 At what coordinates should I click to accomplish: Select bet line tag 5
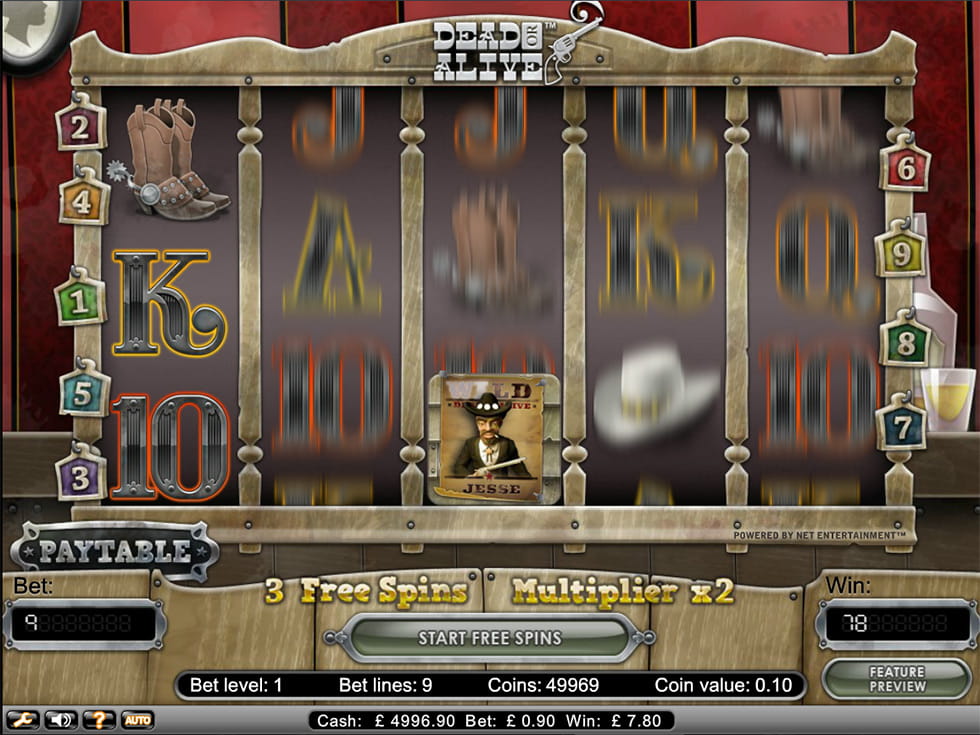coord(84,392)
